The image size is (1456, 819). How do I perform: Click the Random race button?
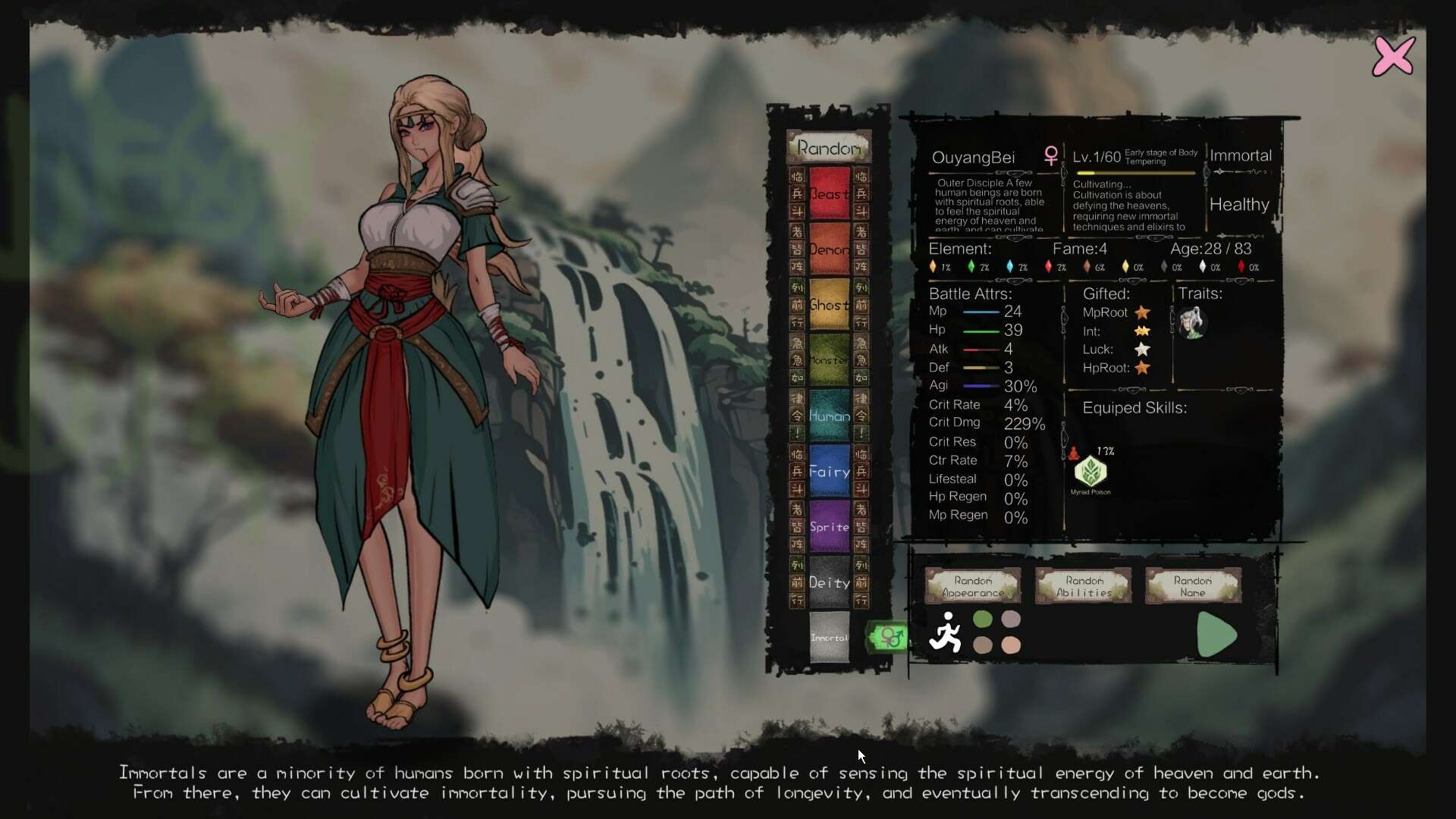829,148
